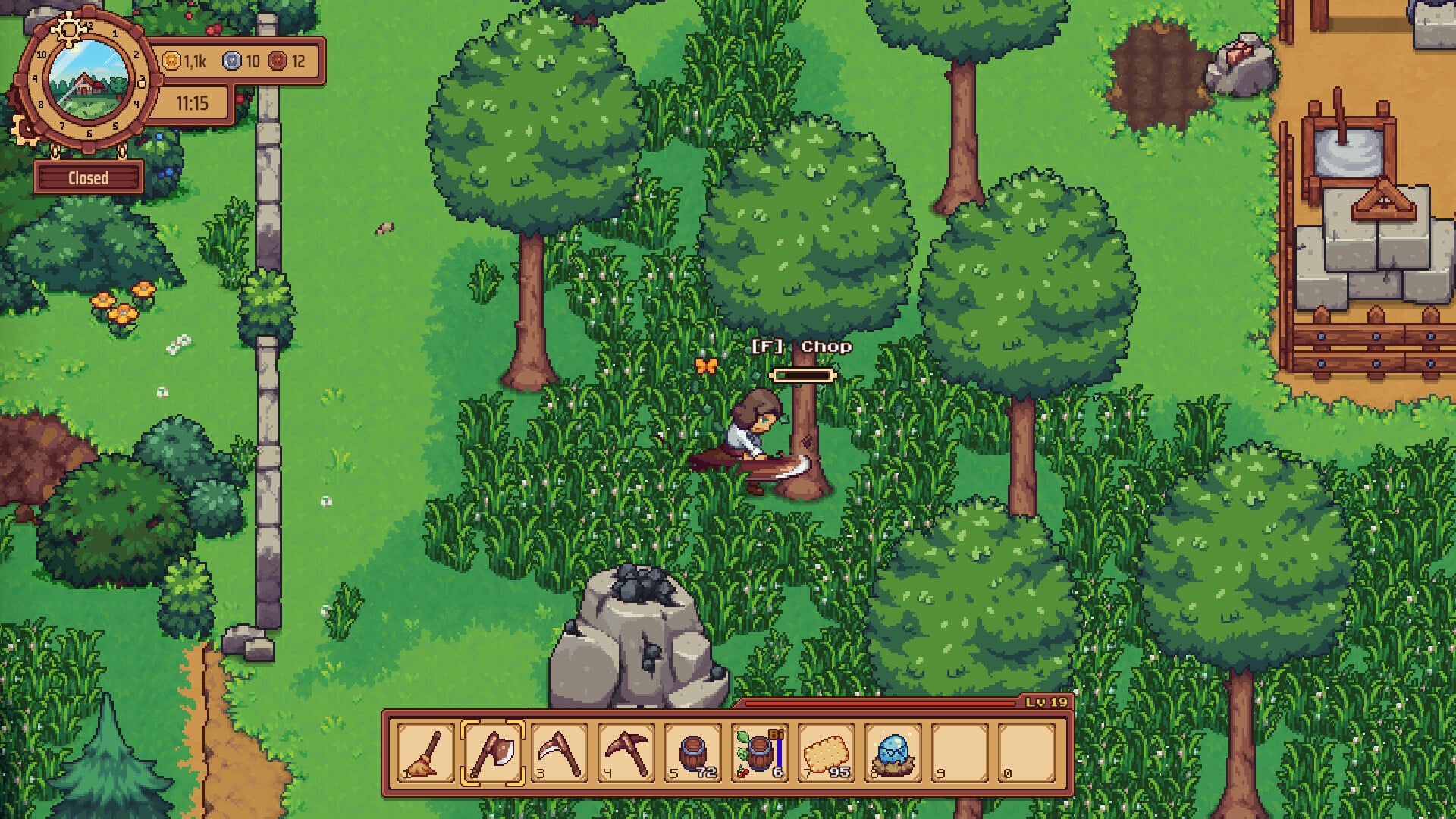This screenshot has width=1456, height=819.
Task: Equip the scythe from slot 3
Action: (559, 753)
